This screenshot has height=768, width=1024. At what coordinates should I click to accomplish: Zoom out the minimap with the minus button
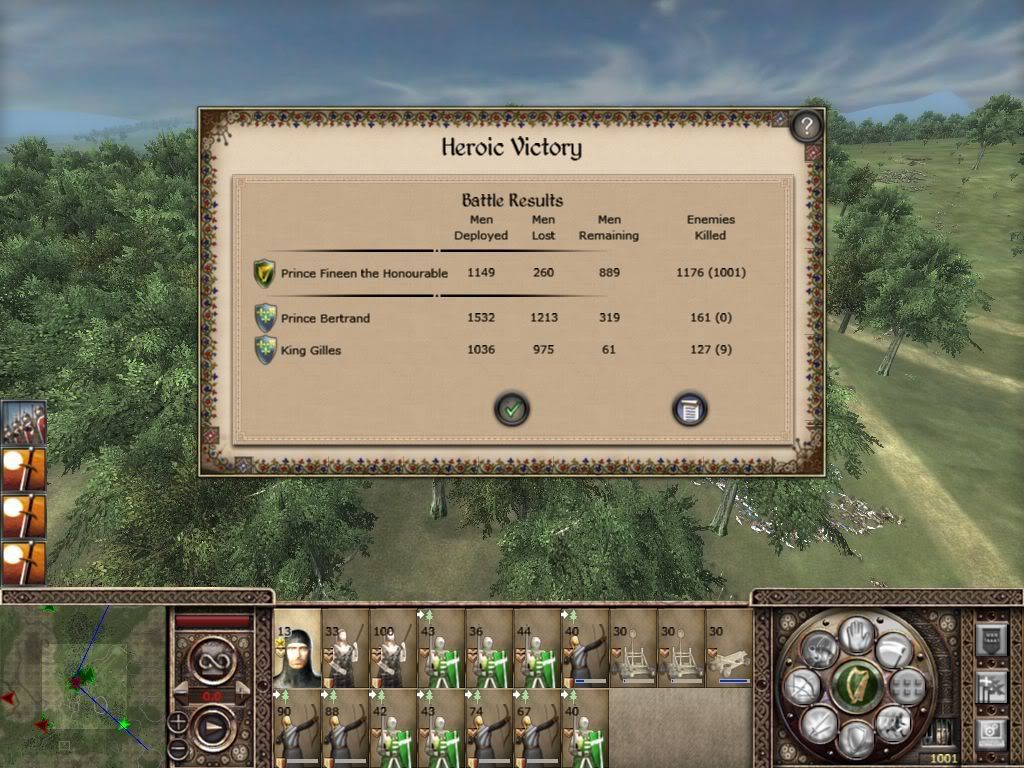[177, 748]
